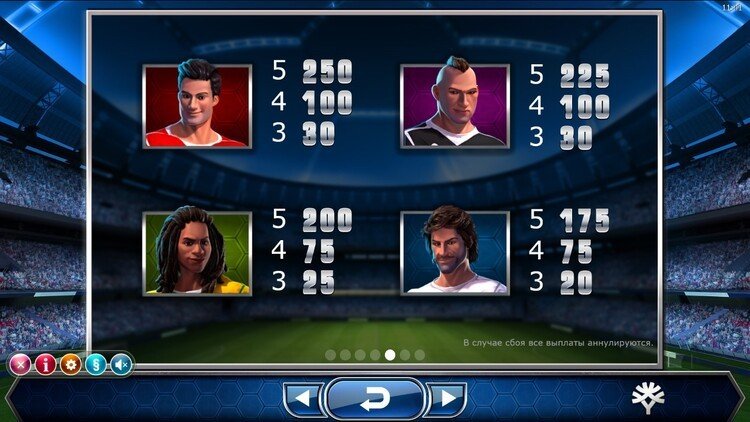Screen dimensions: 750x422
Task: Select the last paytable page dot
Action: click(x=420, y=354)
